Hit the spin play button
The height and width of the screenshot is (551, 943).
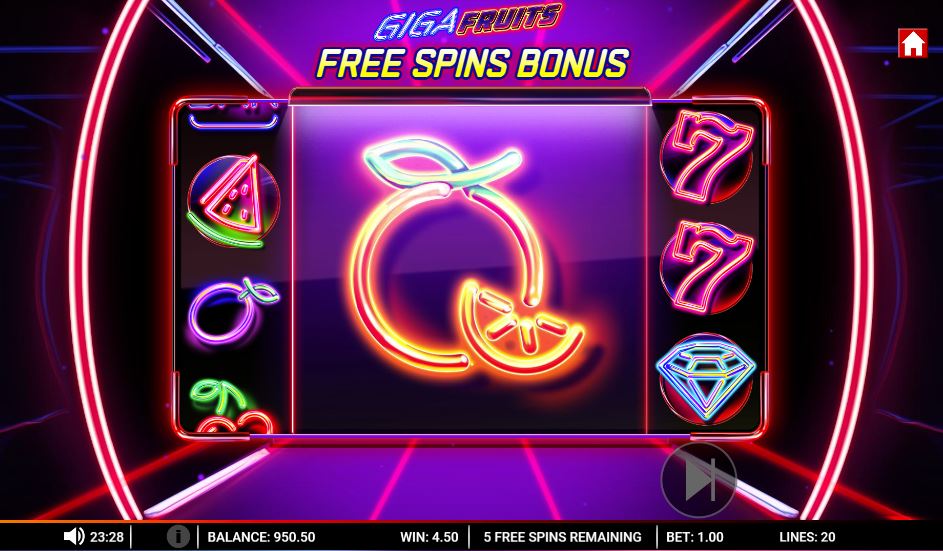click(698, 481)
